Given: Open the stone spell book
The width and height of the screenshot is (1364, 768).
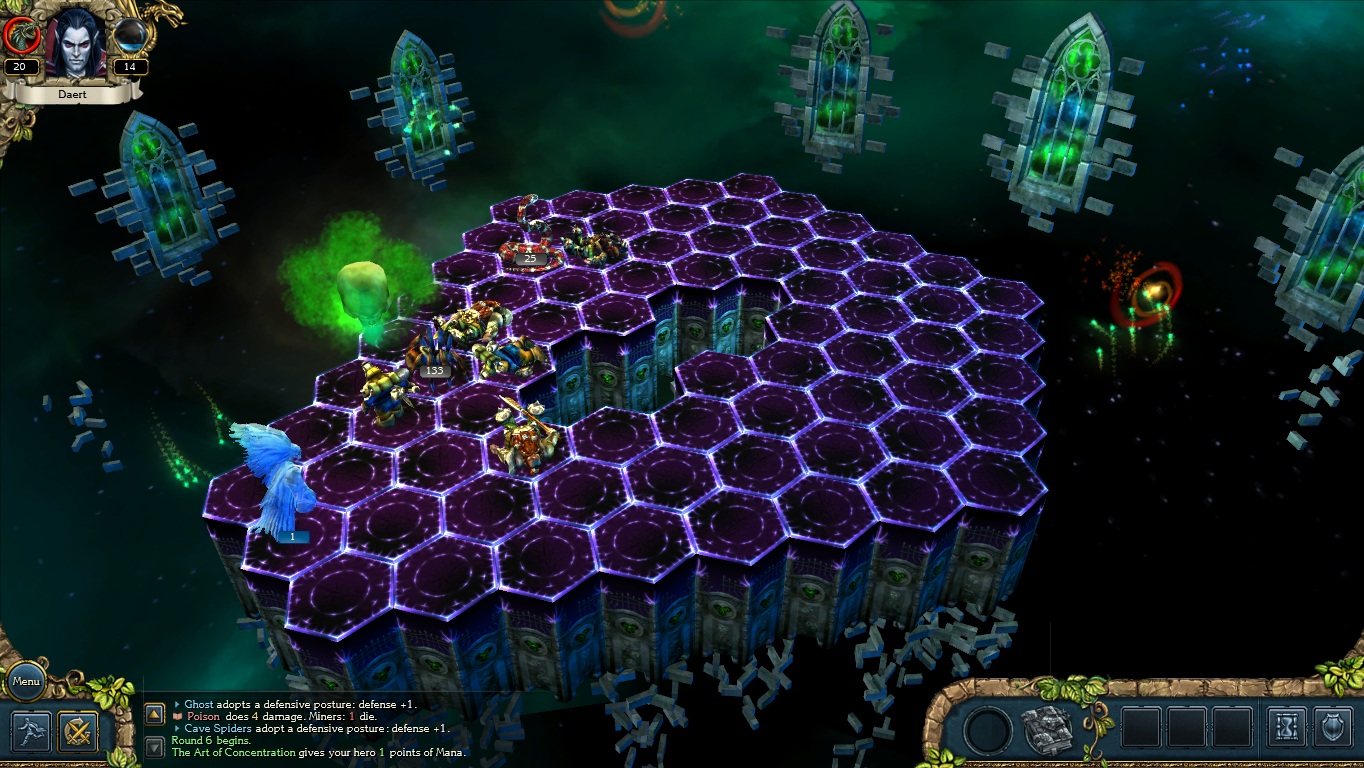Looking at the screenshot, I should click(x=1047, y=728).
